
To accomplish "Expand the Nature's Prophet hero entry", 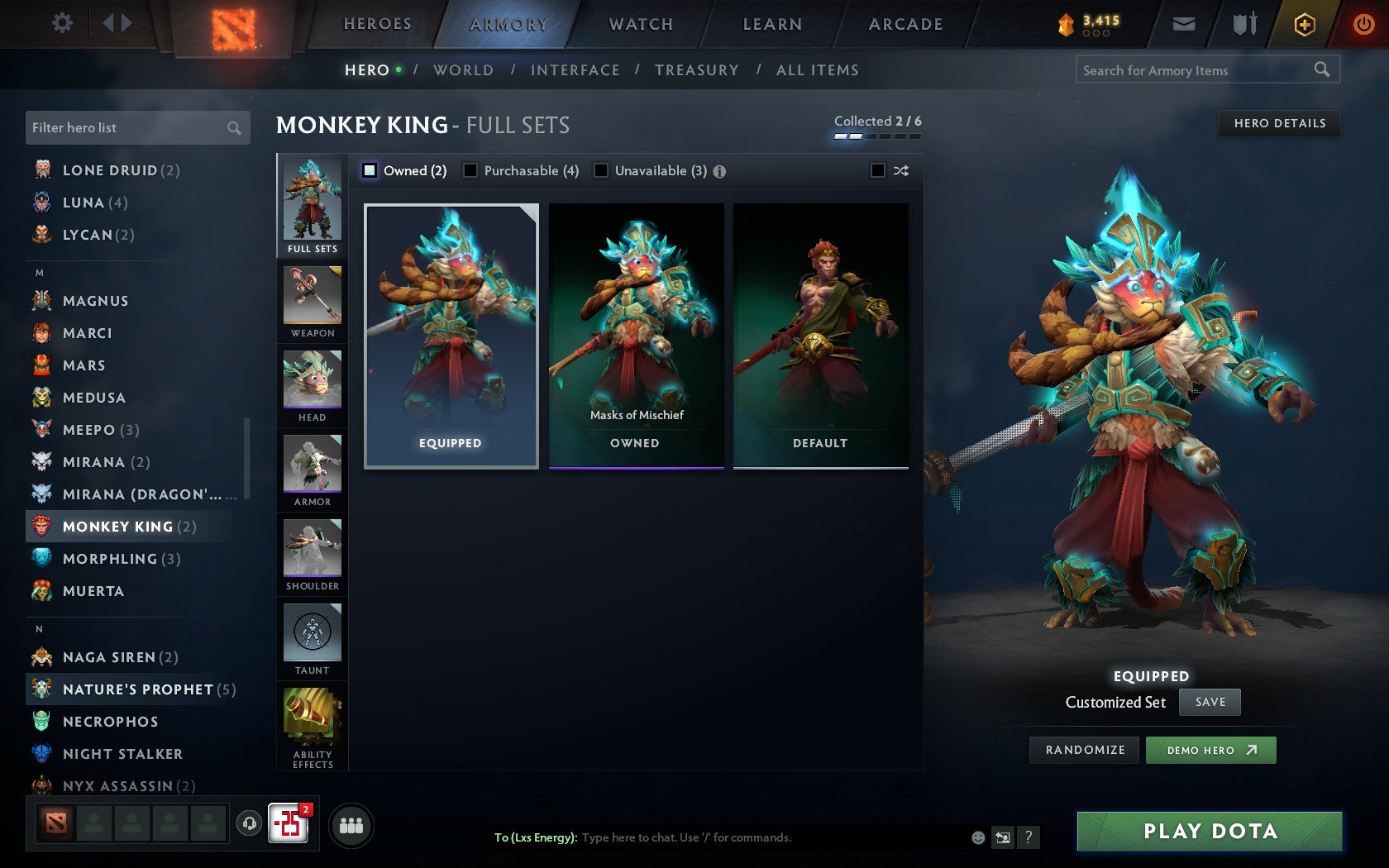I will click(137, 689).
